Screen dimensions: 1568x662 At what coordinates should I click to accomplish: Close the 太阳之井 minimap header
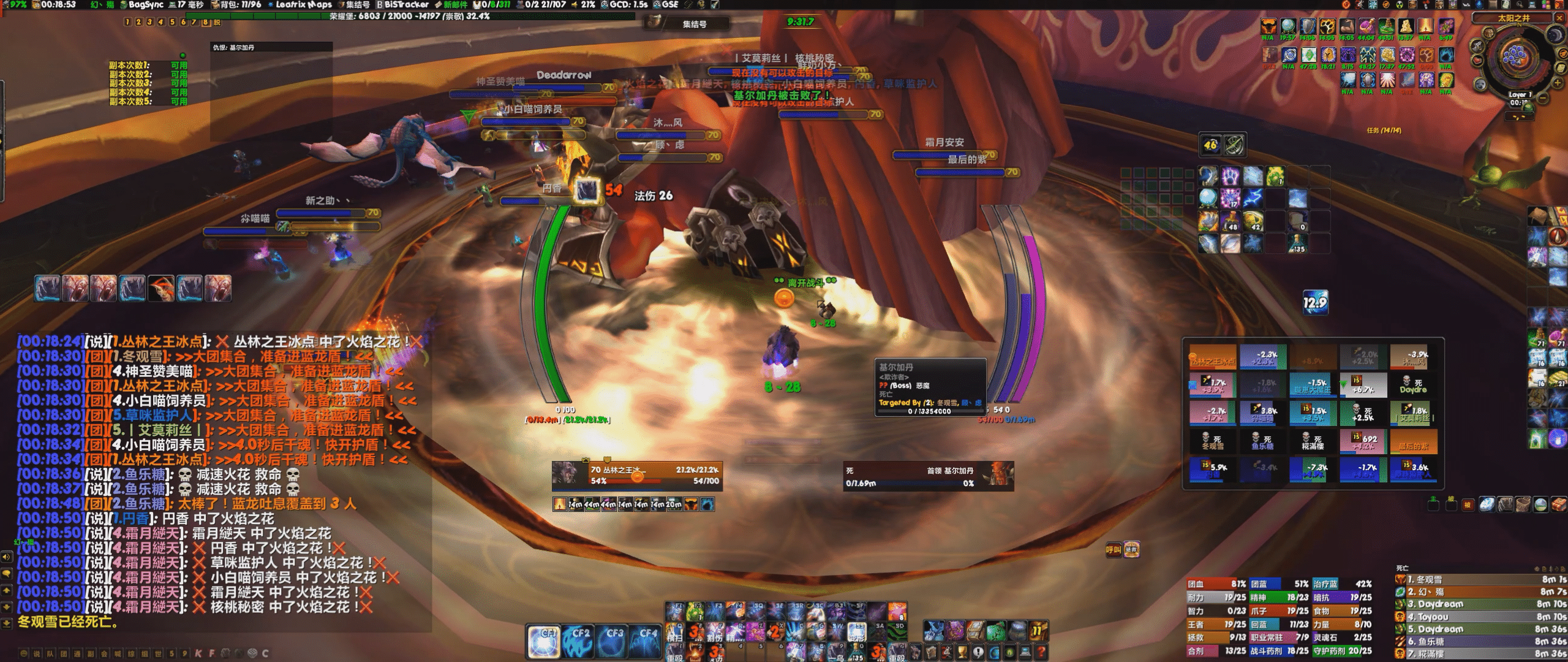pyautogui.click(x=1559, y=18)
